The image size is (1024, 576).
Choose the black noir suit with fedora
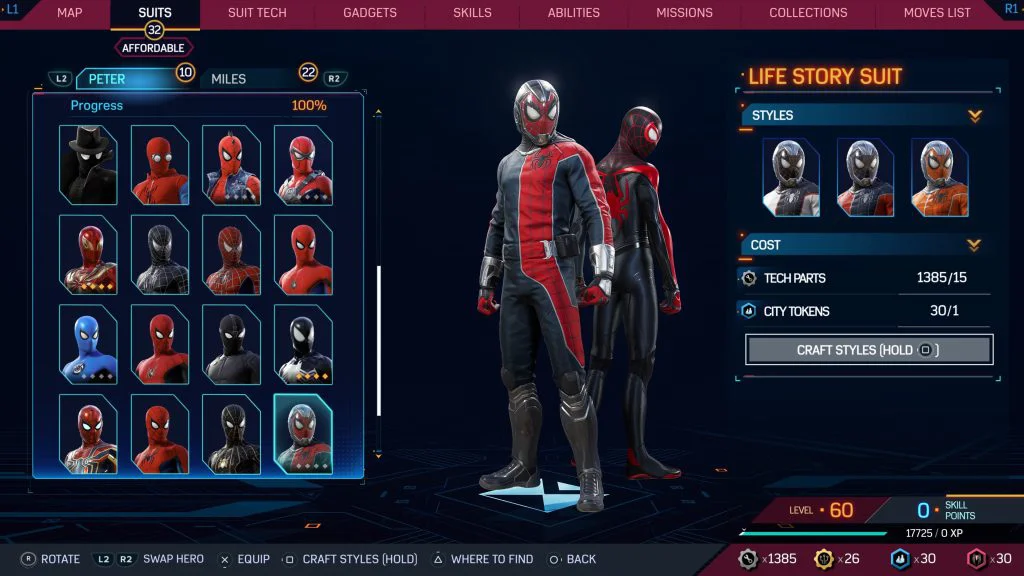point(88,165)
